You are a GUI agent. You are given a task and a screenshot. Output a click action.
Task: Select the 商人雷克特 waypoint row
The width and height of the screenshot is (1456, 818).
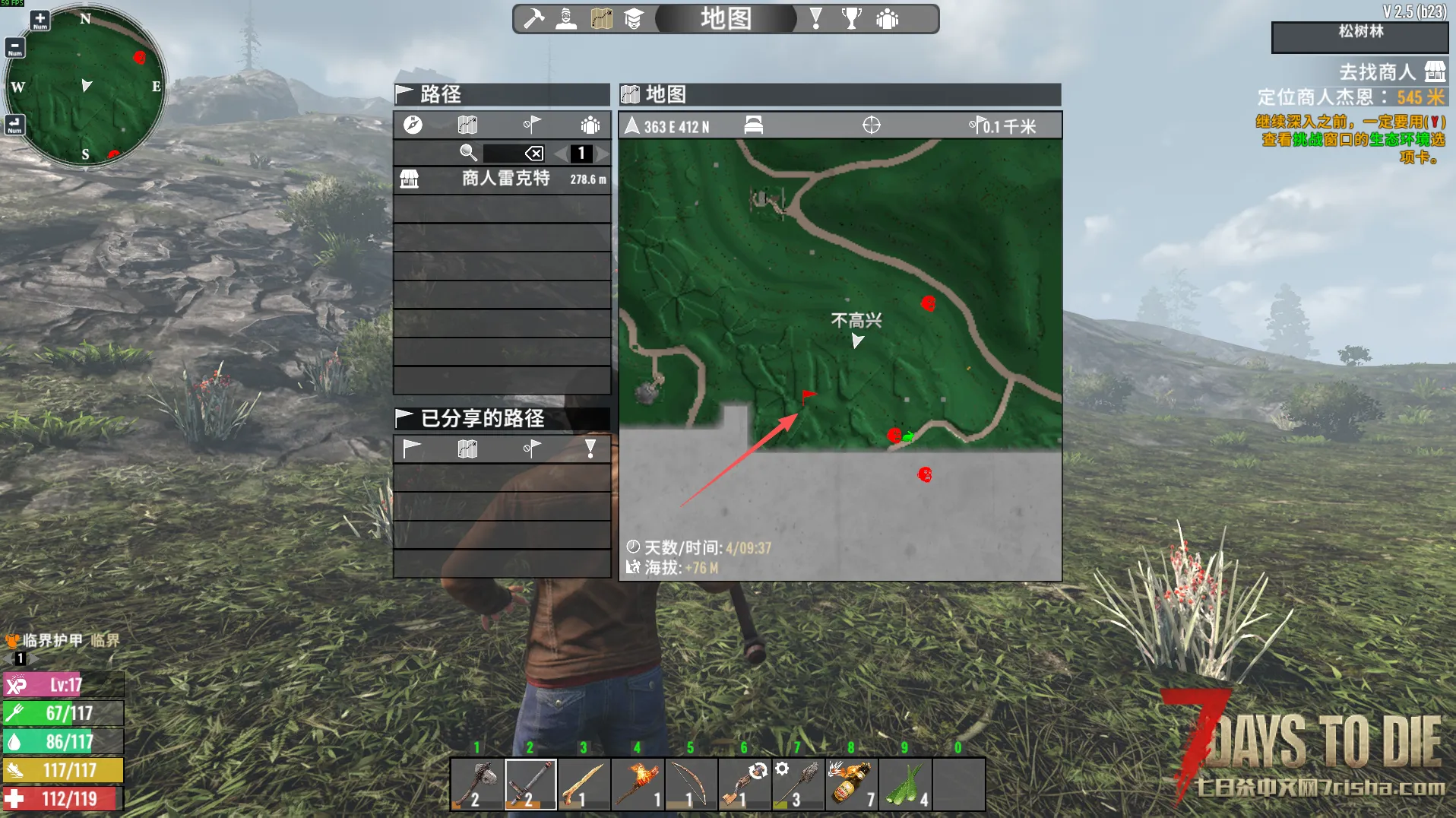tap(502, 179)
